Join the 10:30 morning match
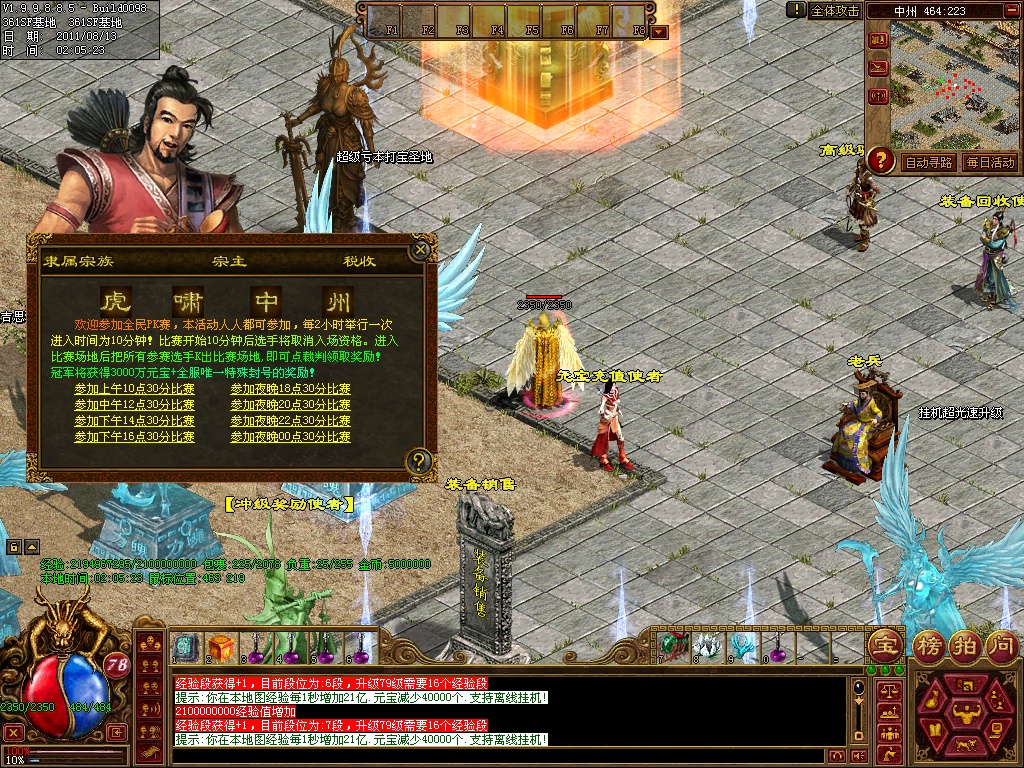The width and height of the screenshot is (1024, 768). (x=134, y=389)
